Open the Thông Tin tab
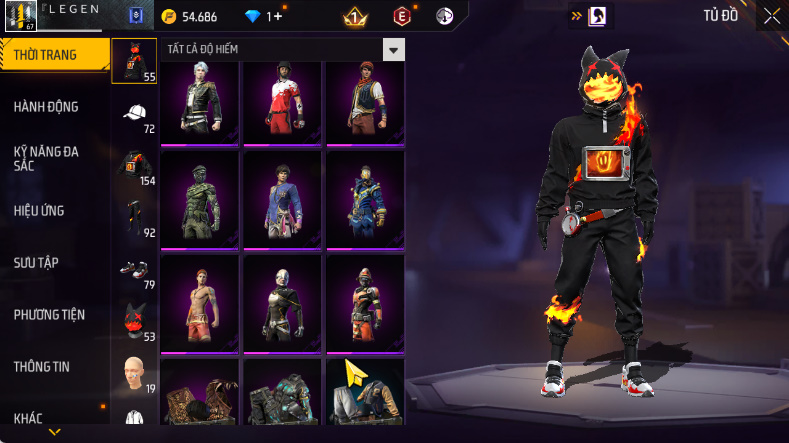789x443 pixels. coord(41,366)
